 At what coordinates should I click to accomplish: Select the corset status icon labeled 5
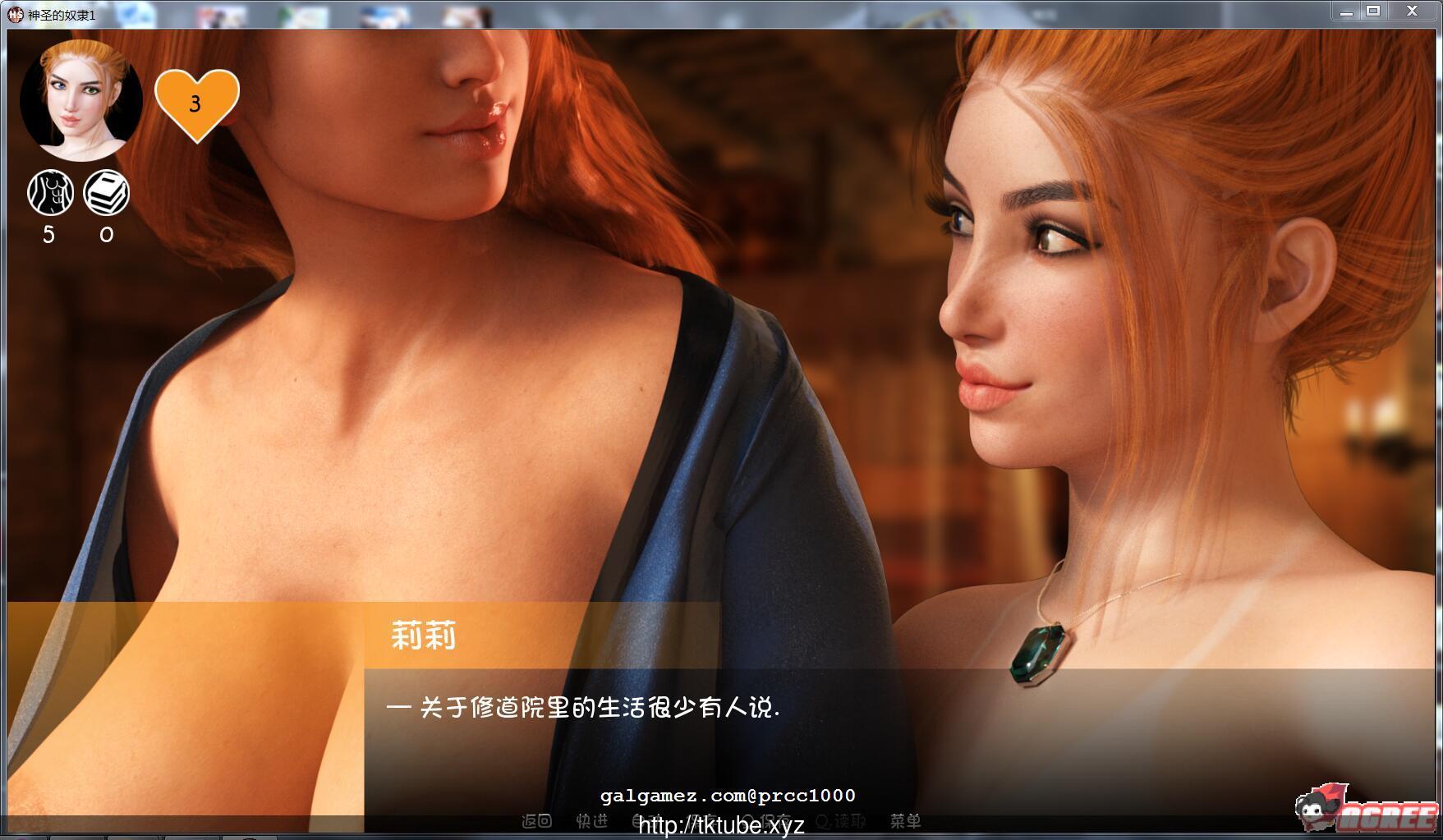coord(50,192)
